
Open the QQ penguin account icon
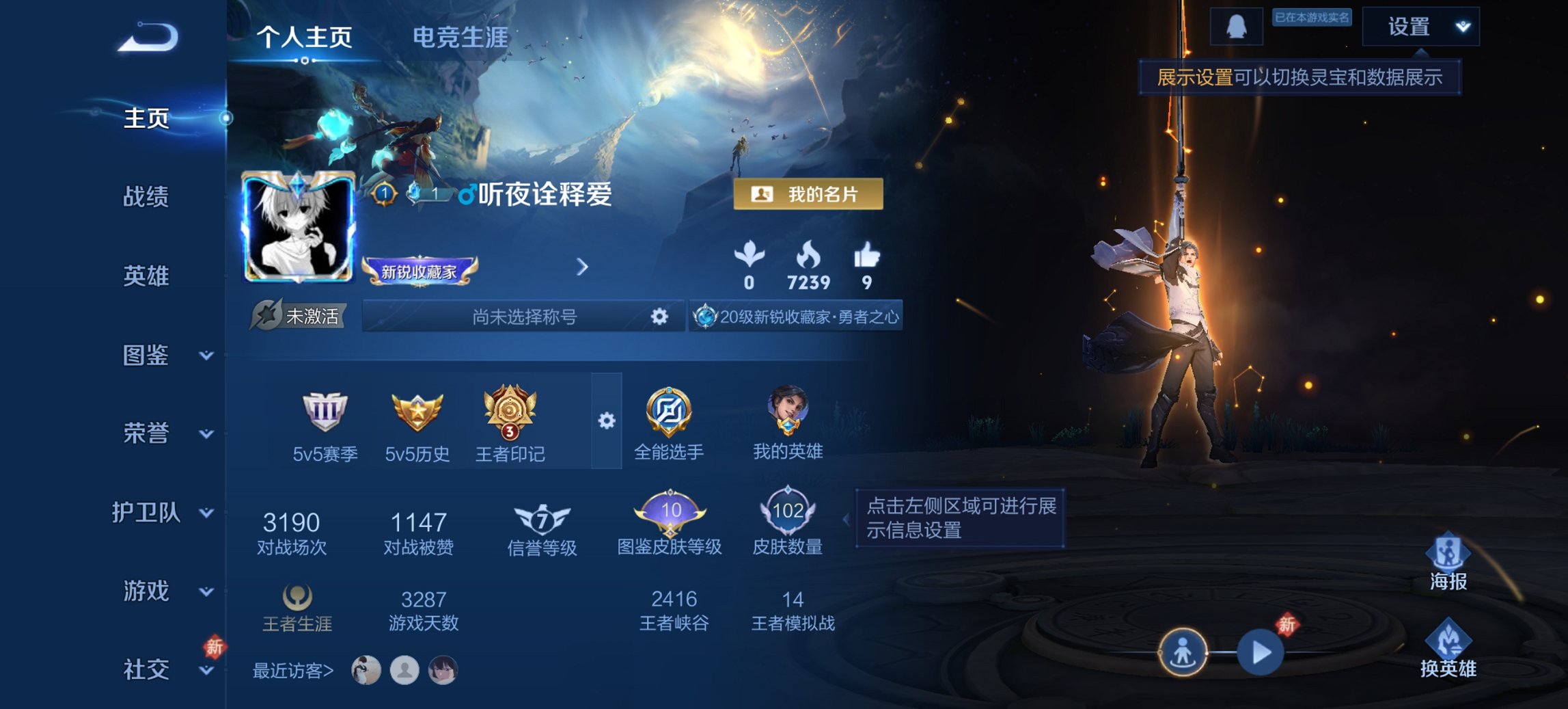[1238, 25]
